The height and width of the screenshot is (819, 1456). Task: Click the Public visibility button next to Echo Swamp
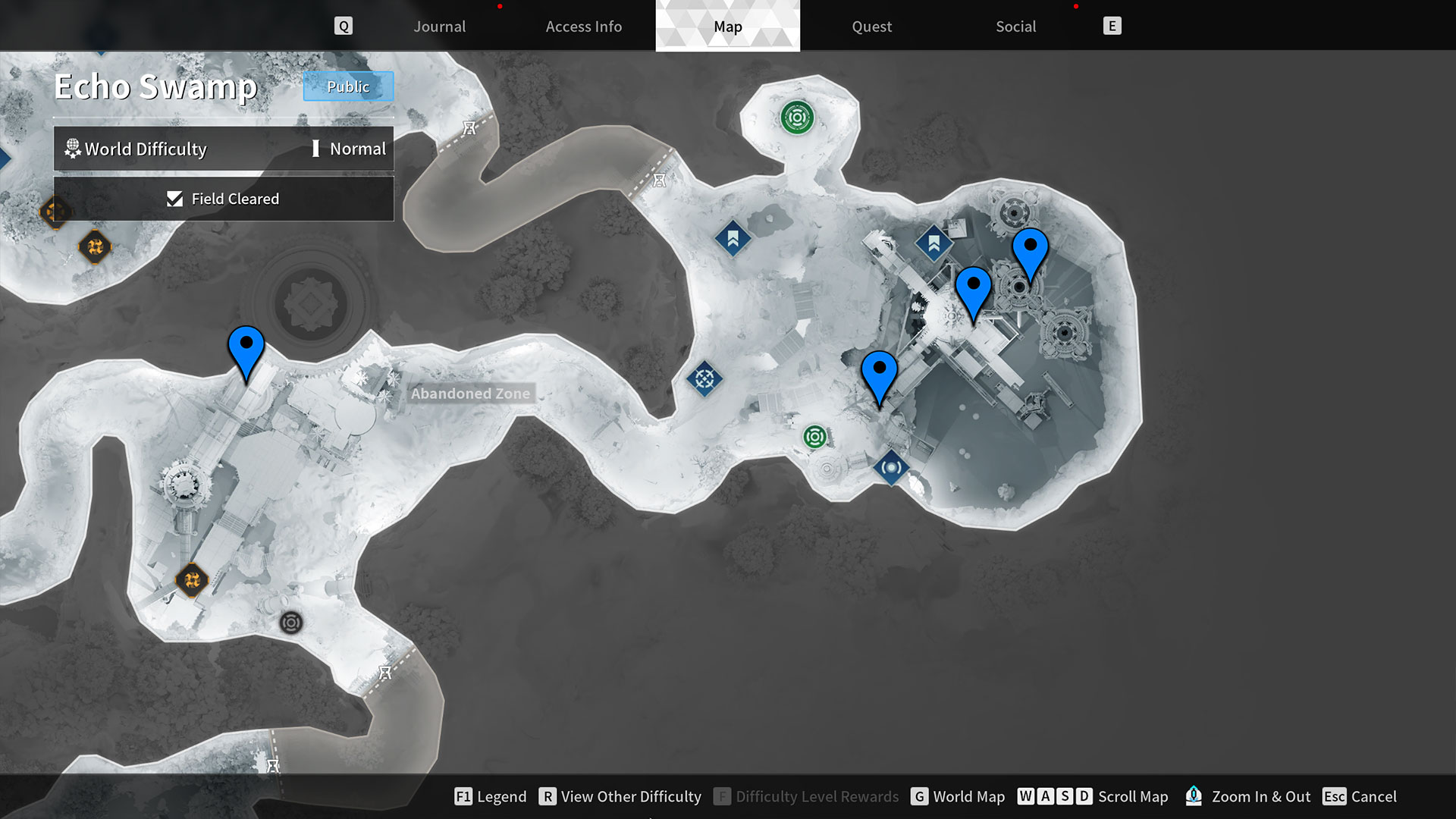(348, 86)
